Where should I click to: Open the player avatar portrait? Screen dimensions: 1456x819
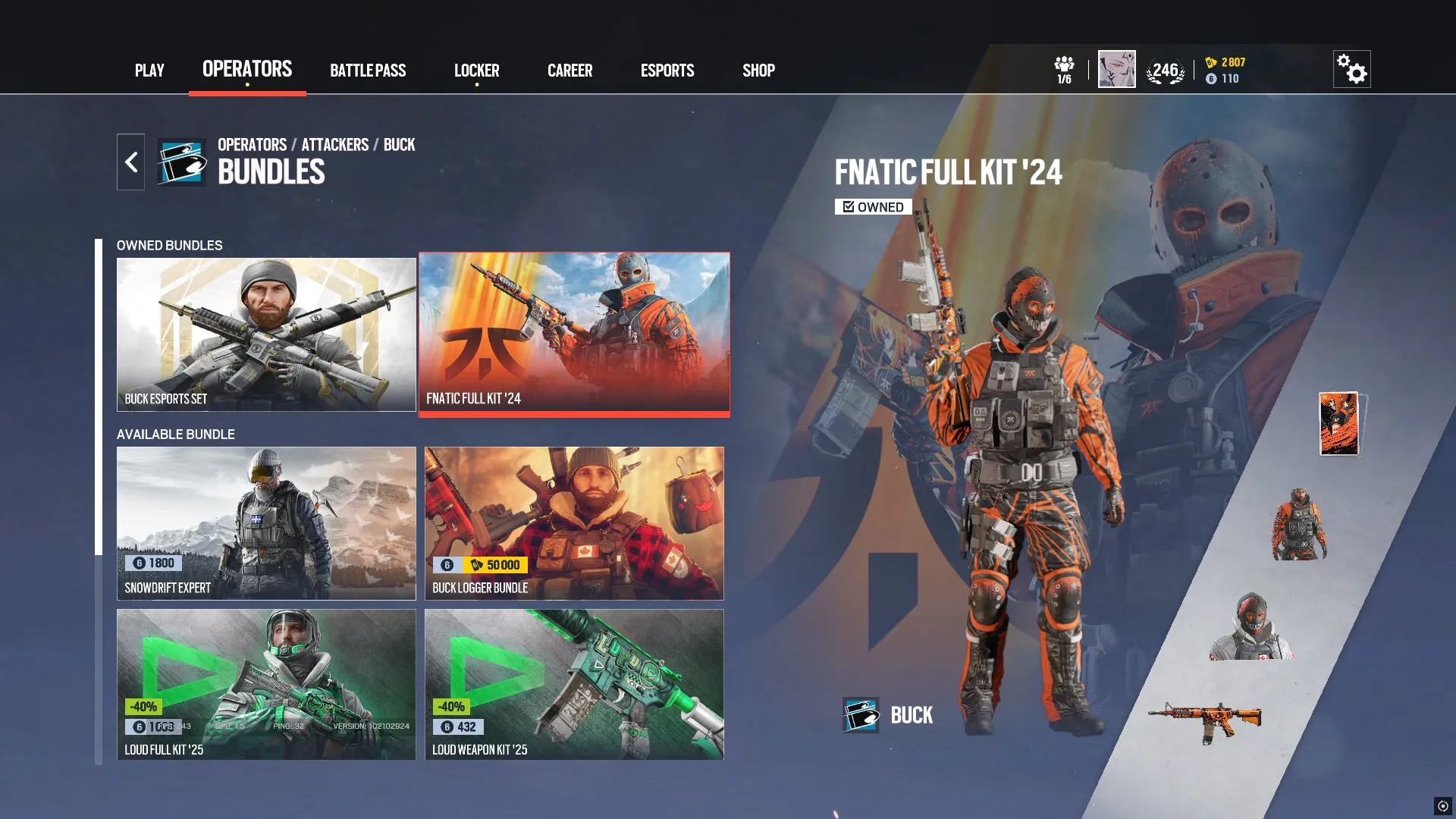[x=1116, y=68]
